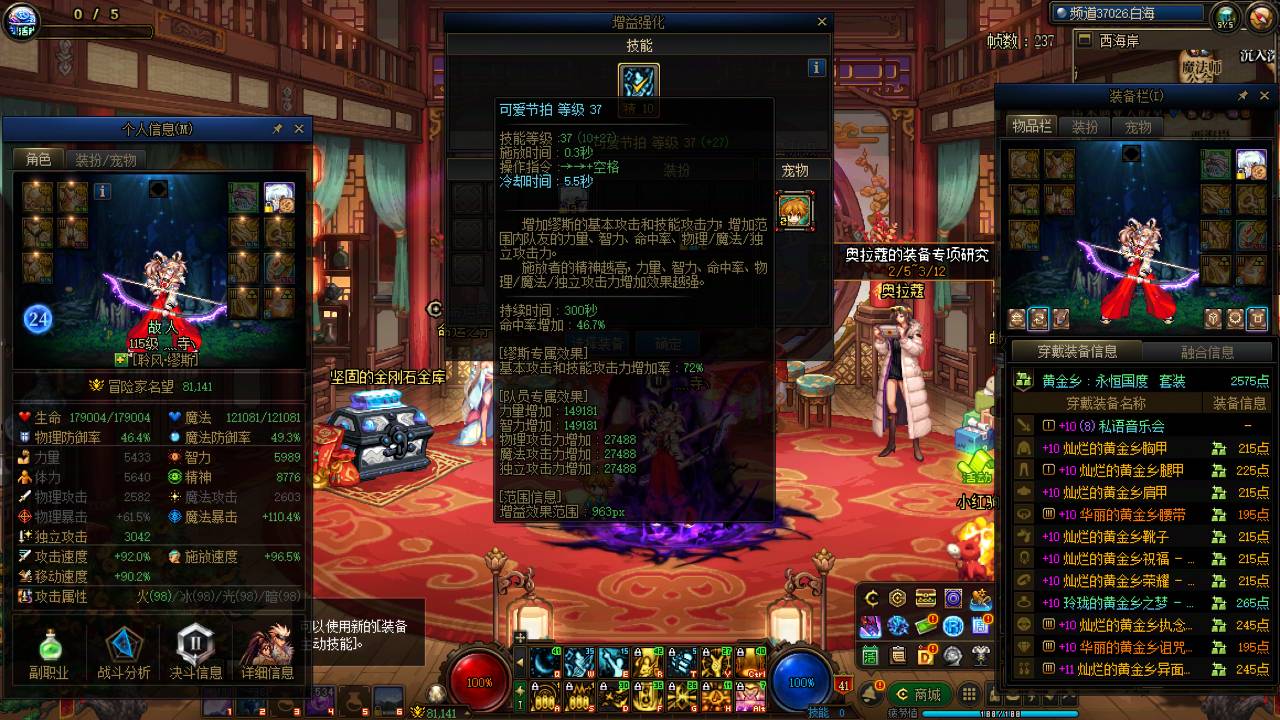Open the green 活动日历 calendar icon
1280x720 pixels.
point(868,655)
